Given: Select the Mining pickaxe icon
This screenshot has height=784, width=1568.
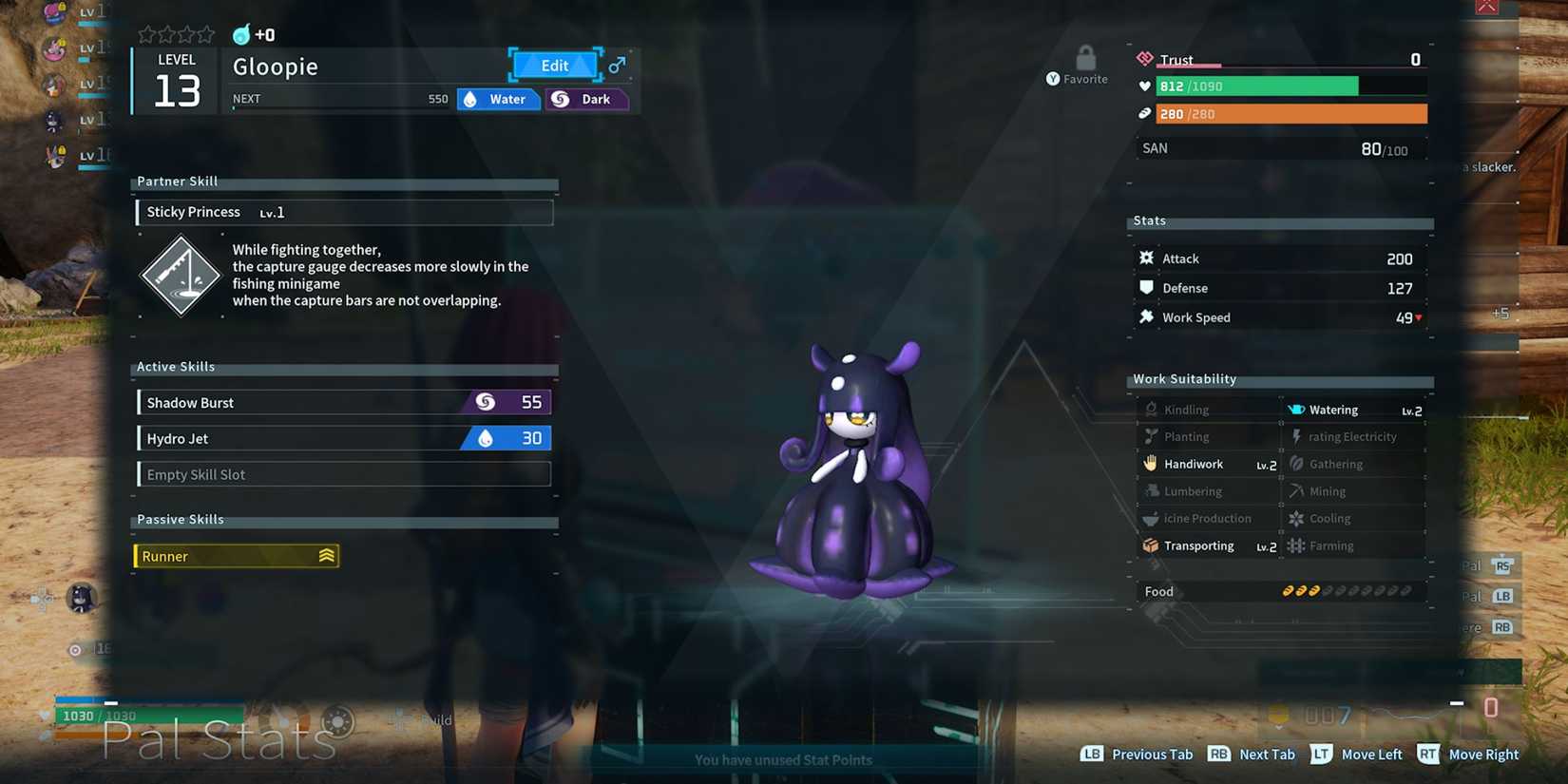Looking at the screenshot, I should pos(1296,491).
